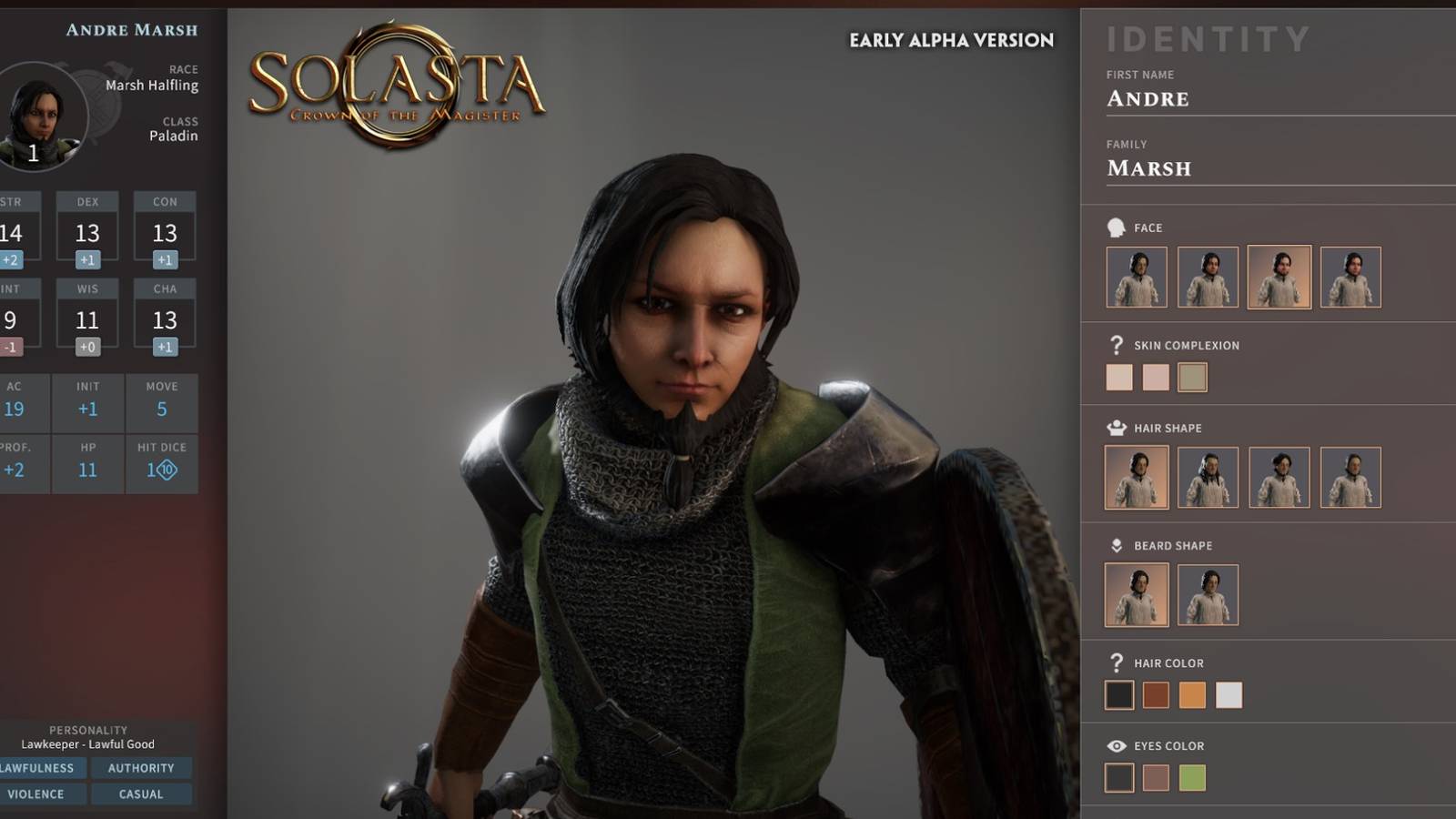Select the lightest skin complexion swatch
The height and width of the screenshot is (819, 1456).
tap(1119, 377)
